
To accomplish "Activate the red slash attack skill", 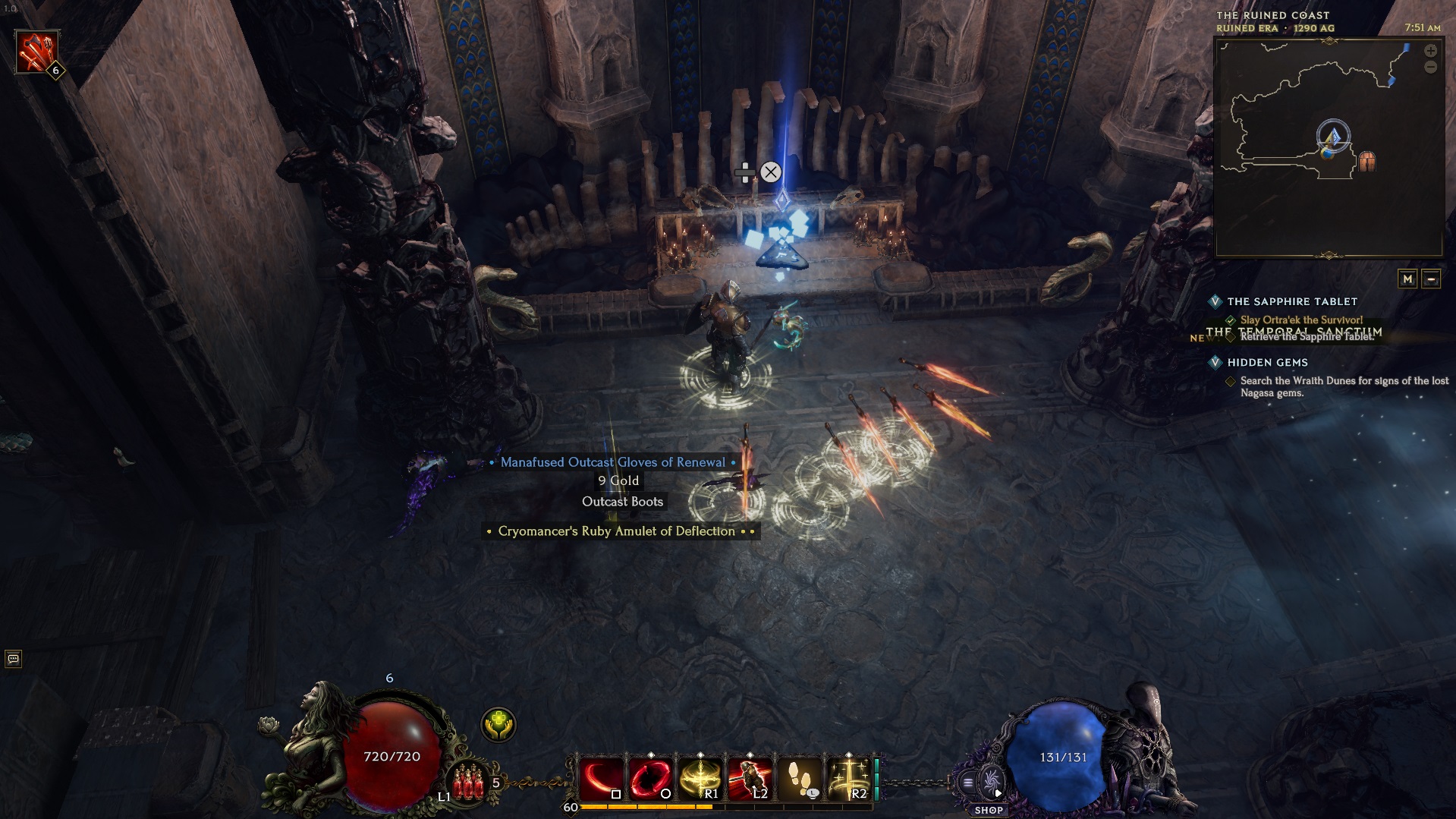I will [x=602, y=780].
